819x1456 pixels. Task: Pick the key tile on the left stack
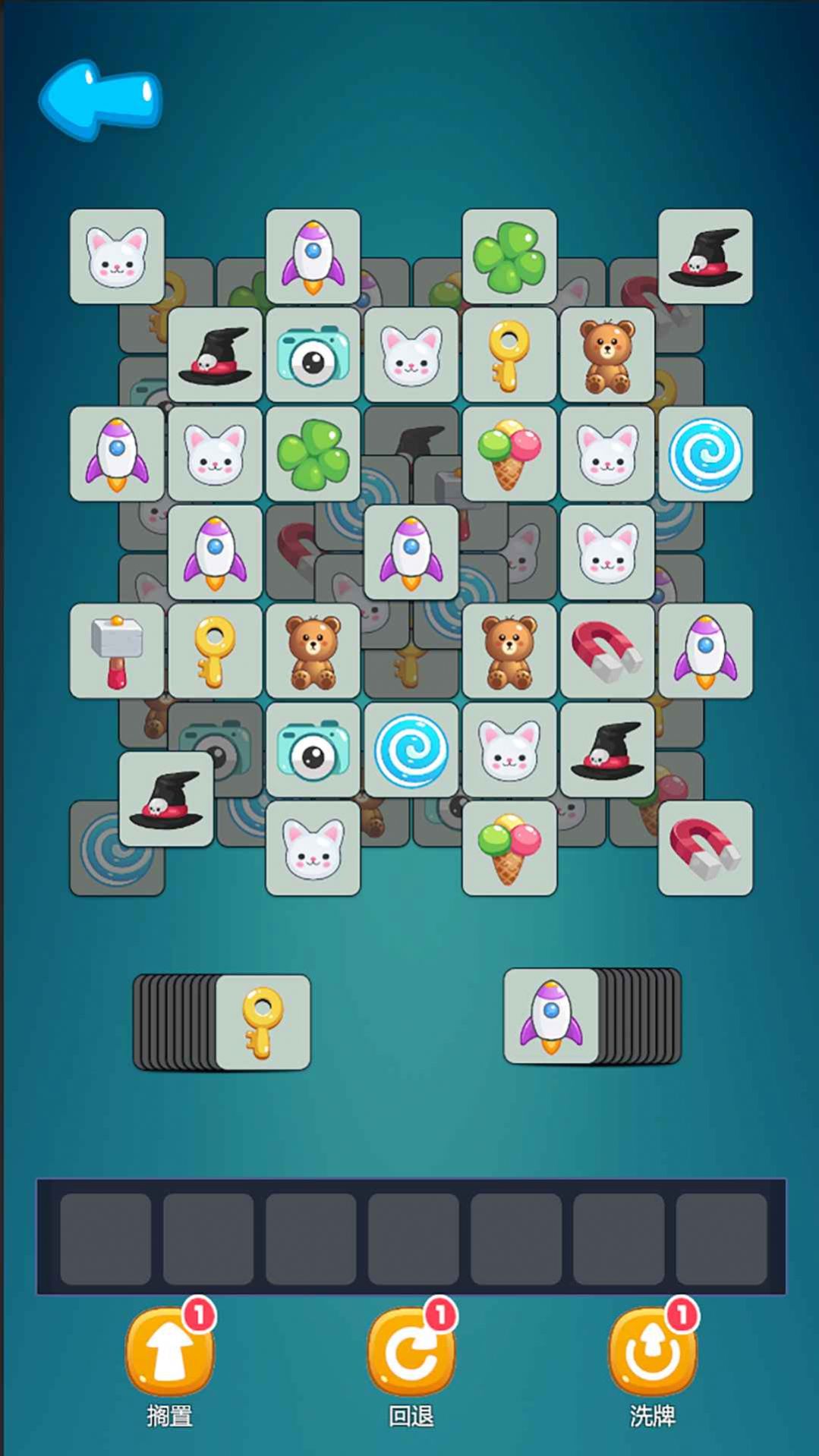(x=263, y=1022)
